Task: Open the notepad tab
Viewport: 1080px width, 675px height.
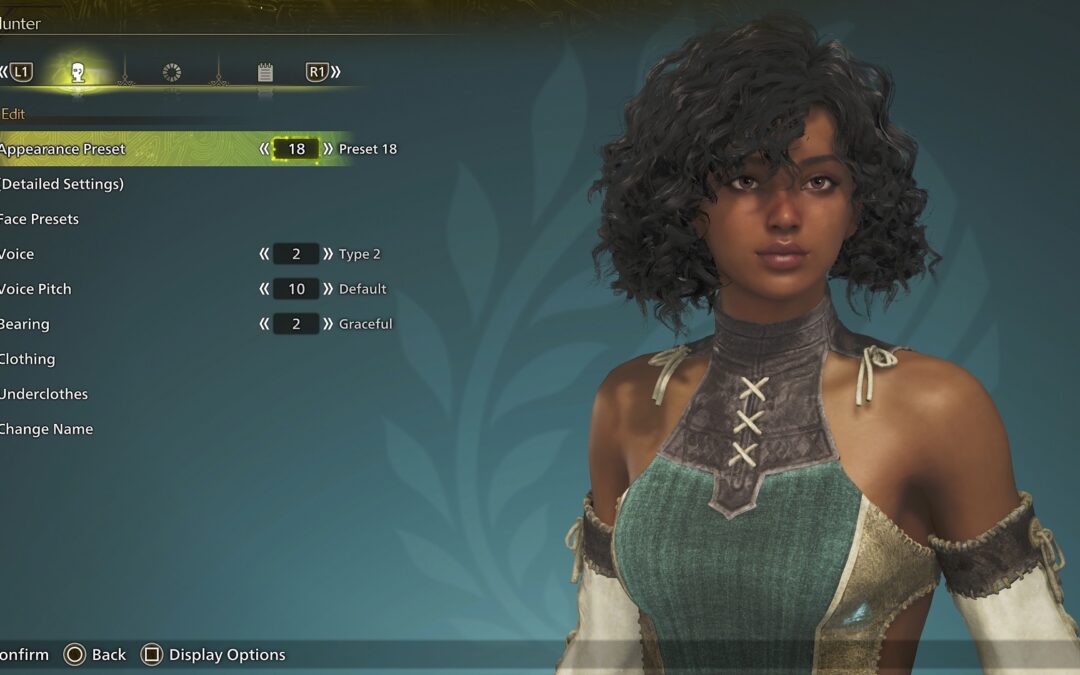Action: click(265, 72)
